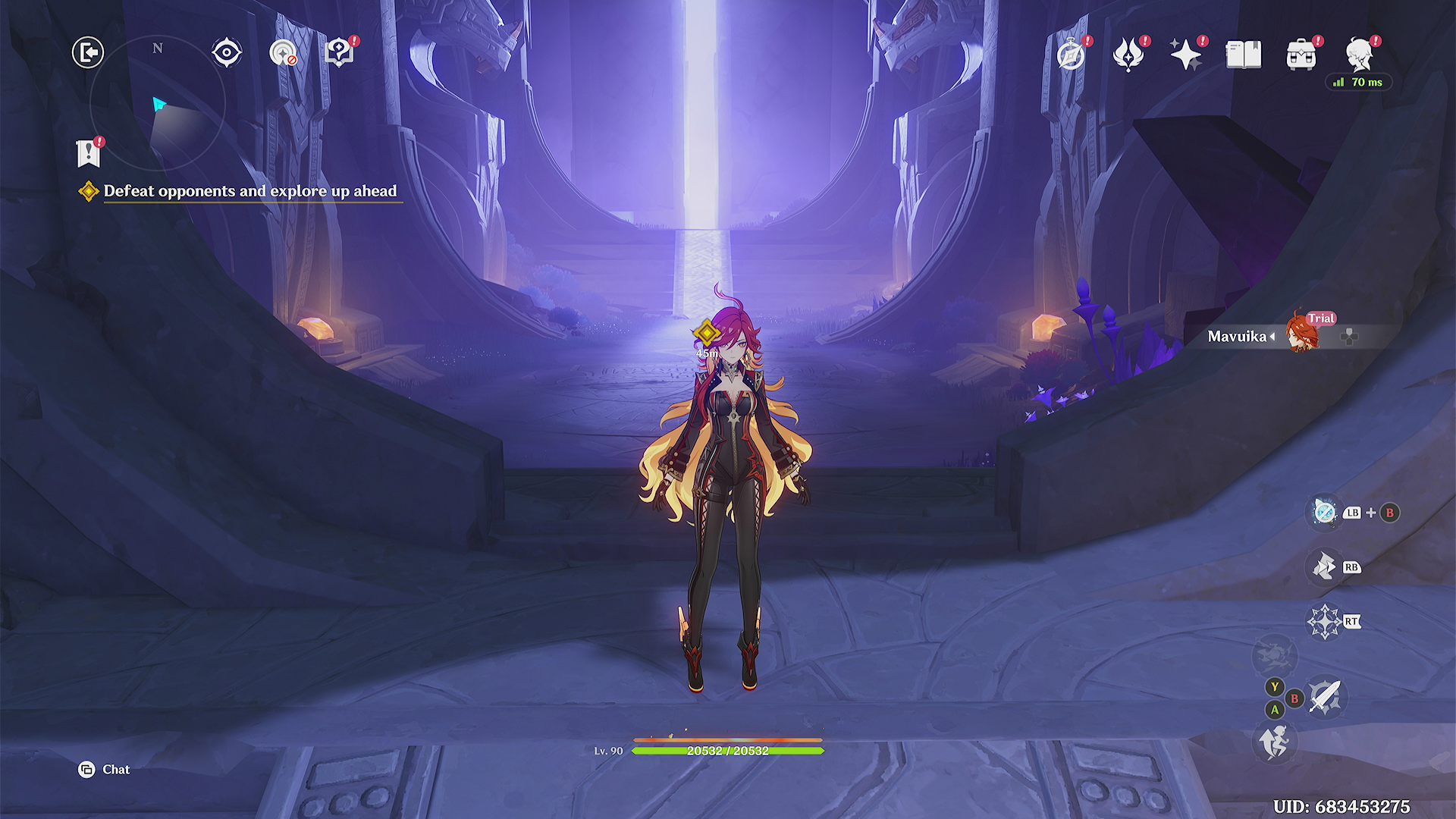The height and width of the screenshot is (819, 1456).
Task: Open the Wish star icon
Action: click(x=1185, y=55)
